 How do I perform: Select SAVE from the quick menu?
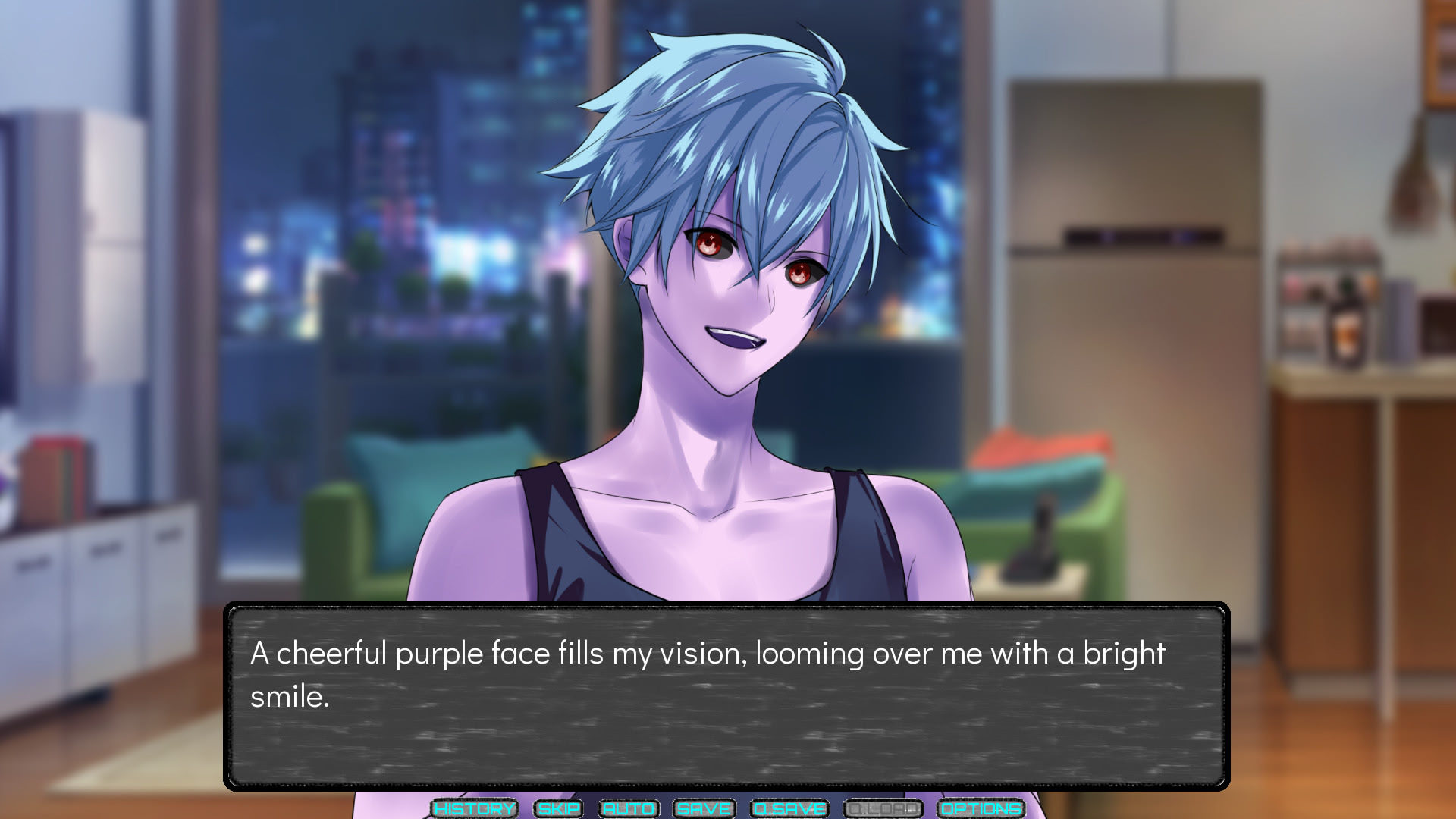[702, 808]
